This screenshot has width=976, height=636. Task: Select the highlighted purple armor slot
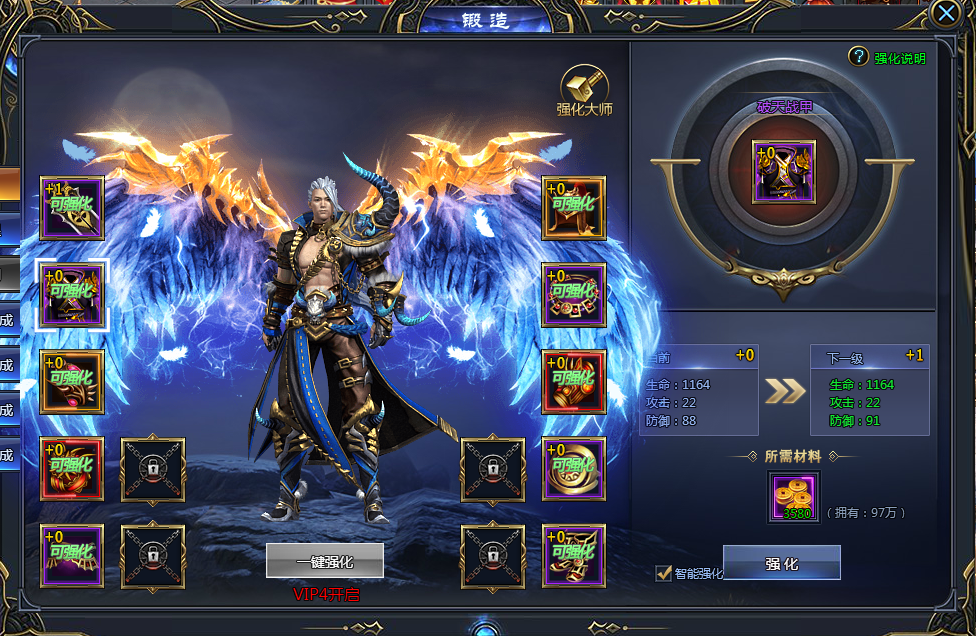tap(71, 296)
